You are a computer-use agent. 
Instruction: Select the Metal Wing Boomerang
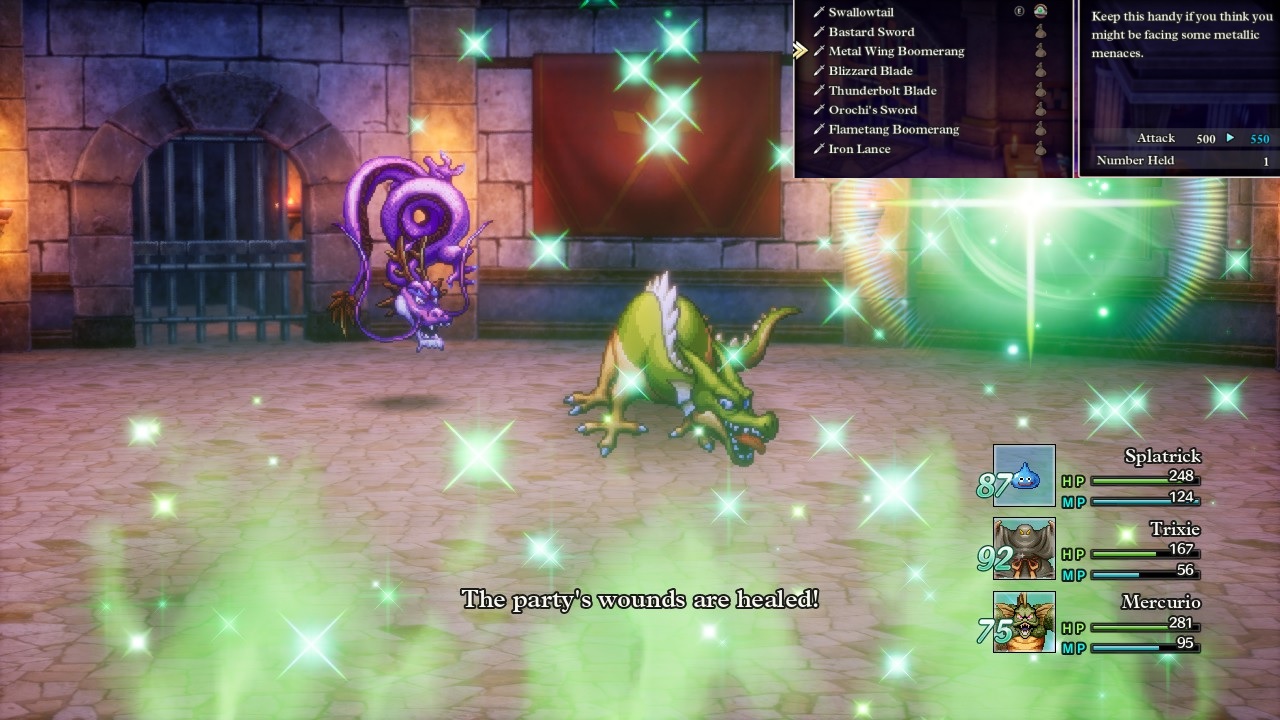[896, 51]
